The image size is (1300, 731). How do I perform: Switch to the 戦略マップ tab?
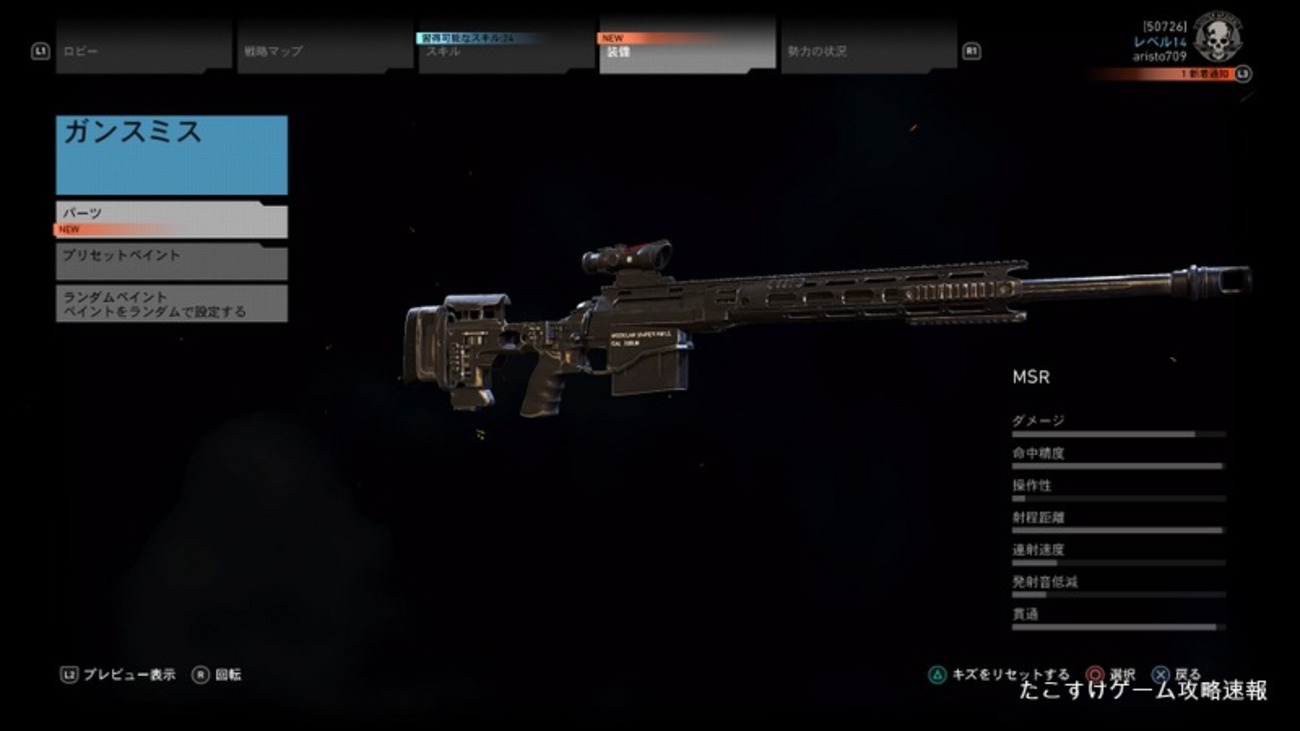pos(300,49)
